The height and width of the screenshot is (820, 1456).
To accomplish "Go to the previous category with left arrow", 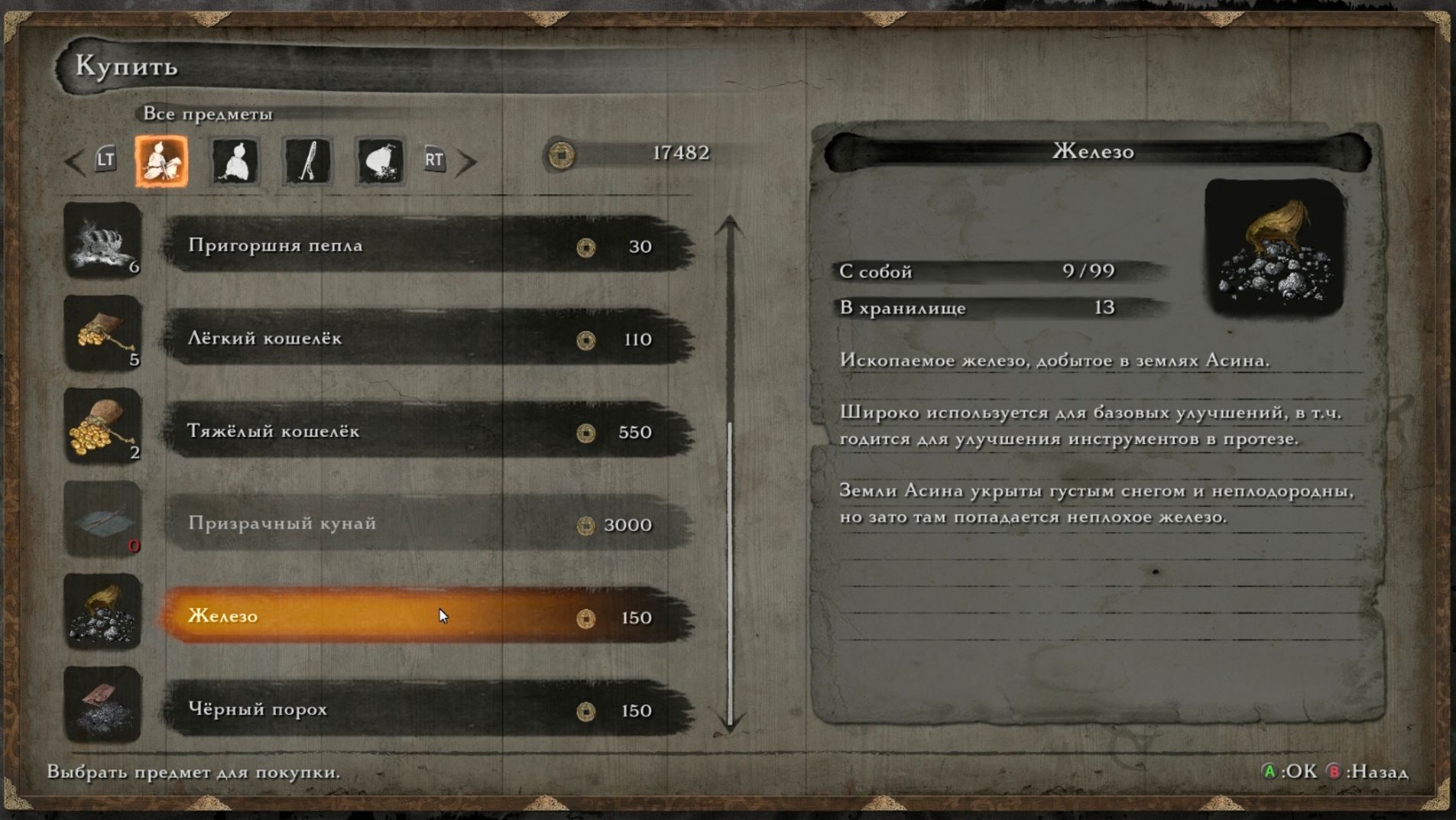I will point(75,161).
